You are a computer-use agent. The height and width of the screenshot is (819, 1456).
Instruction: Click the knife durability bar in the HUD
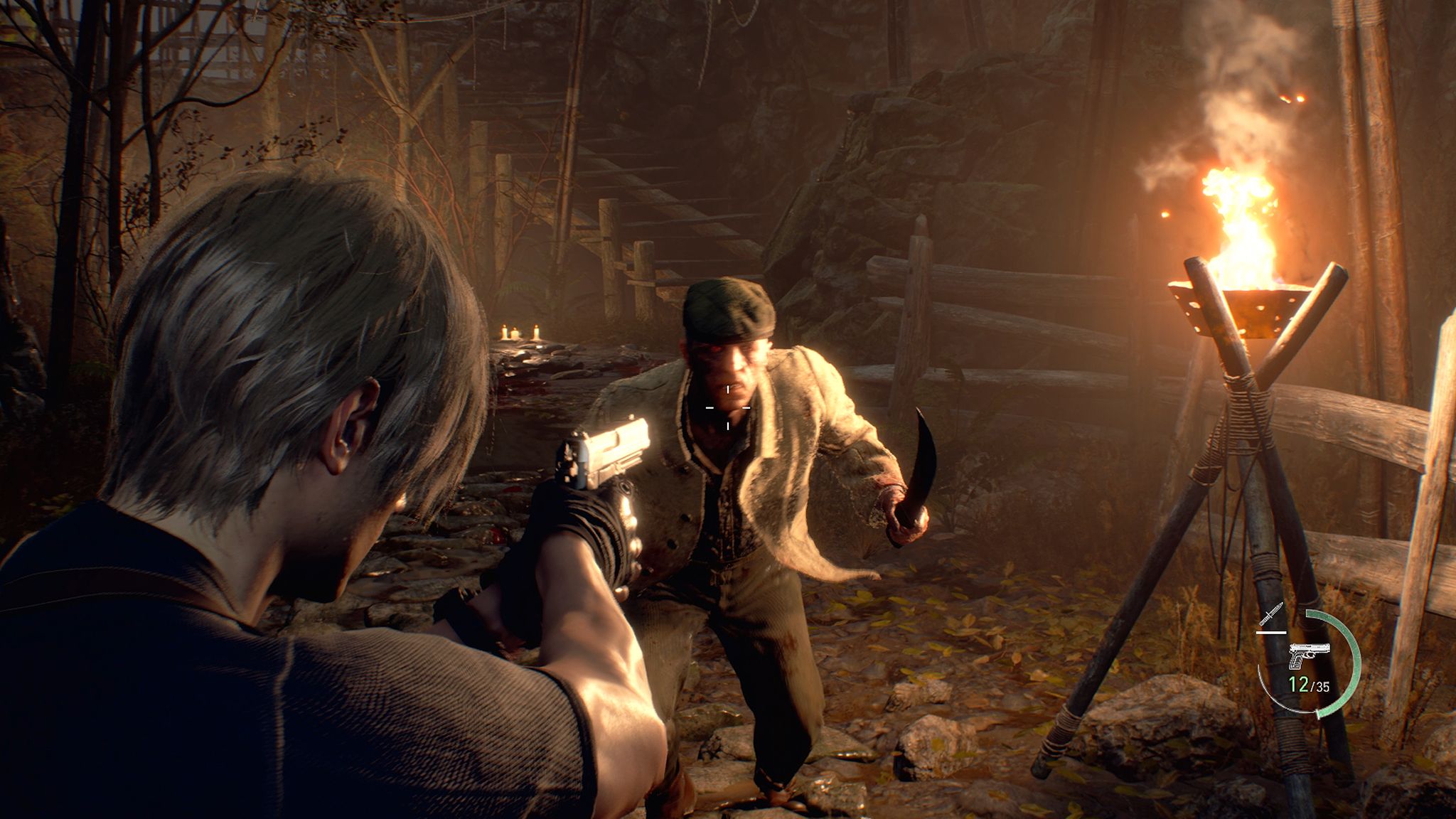pyautogui.click(x=1270, y=633)
